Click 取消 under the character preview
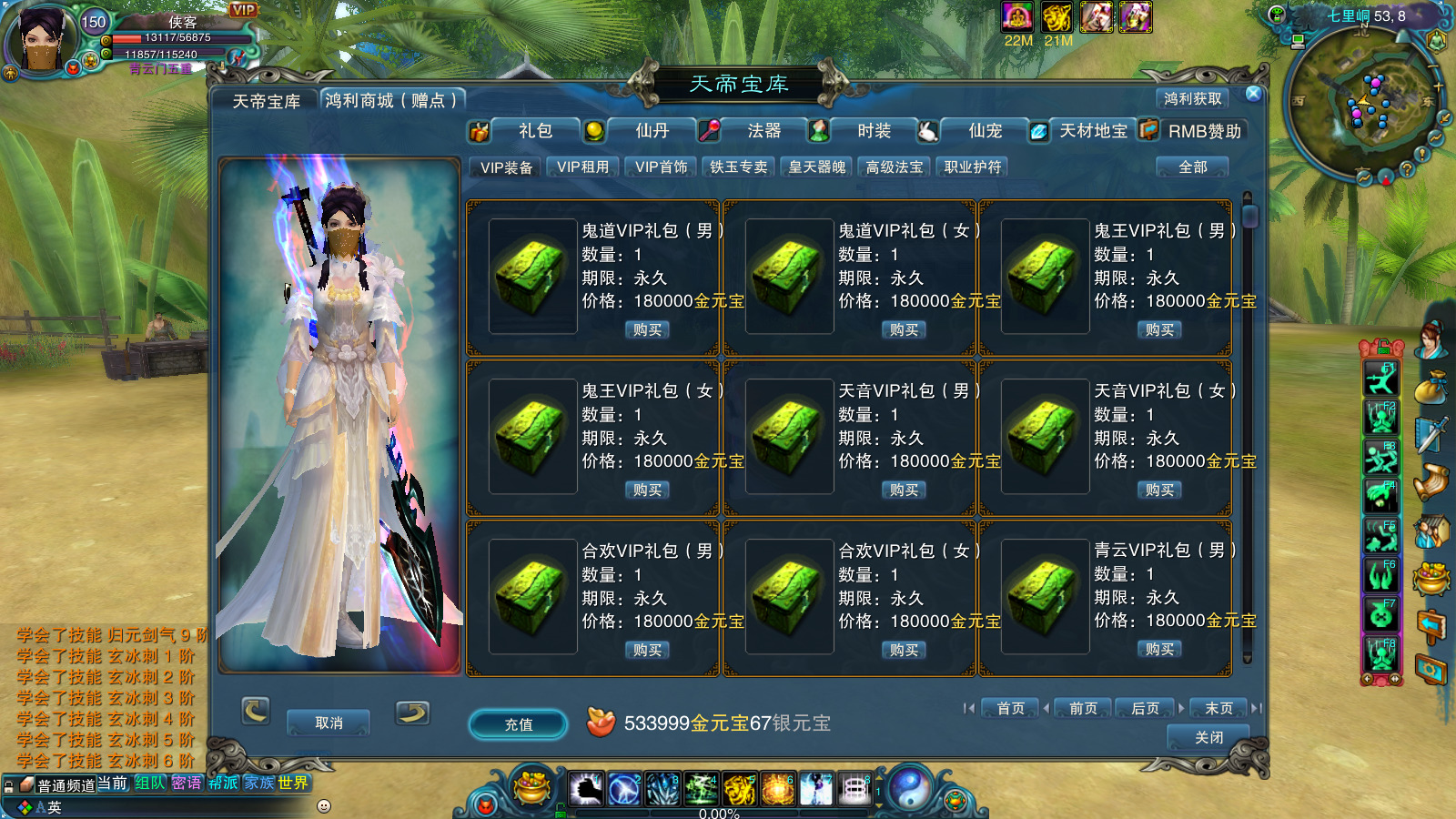 click(329, 723)
